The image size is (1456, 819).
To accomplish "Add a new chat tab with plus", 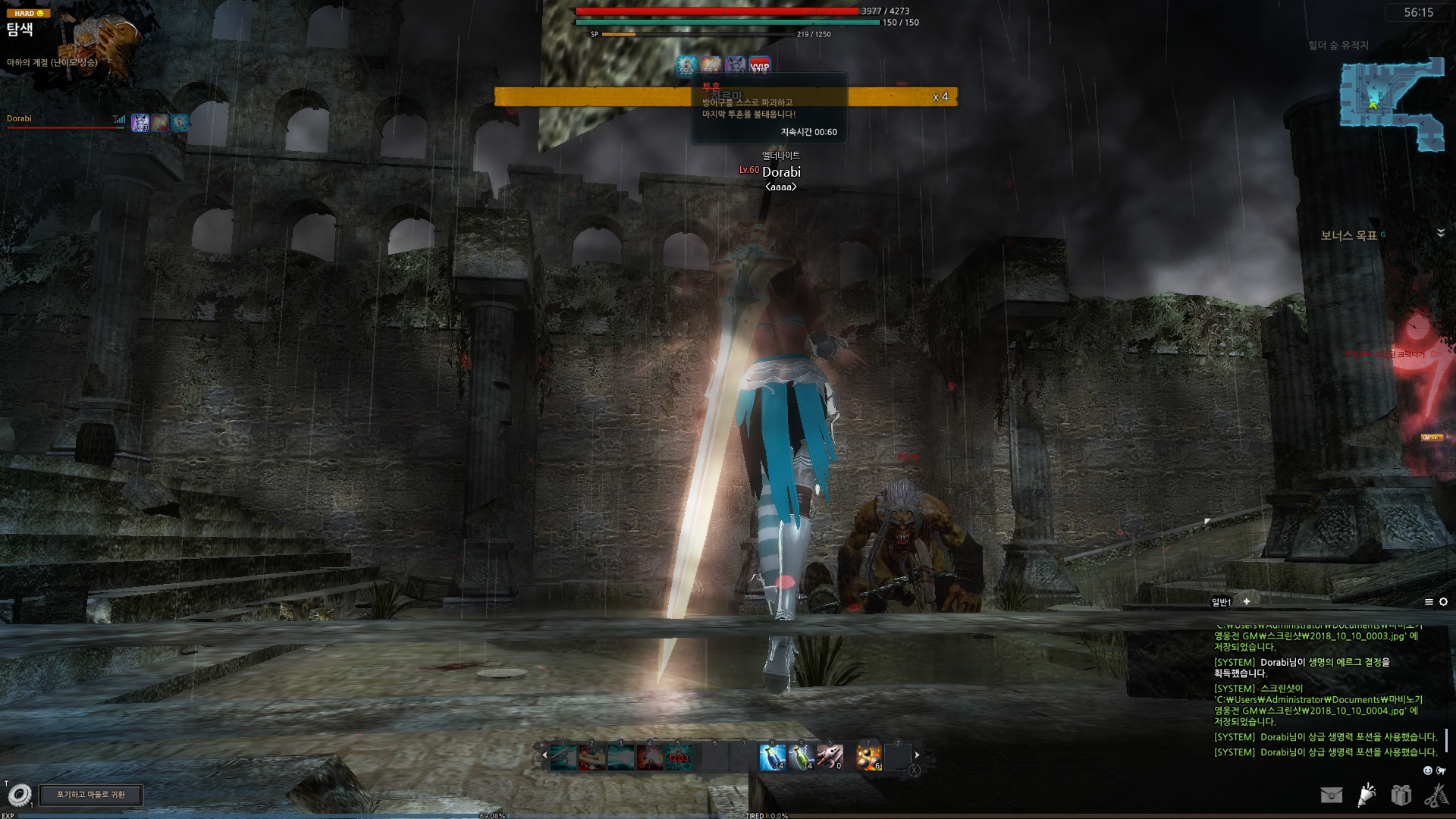I will click(x=1246, y=601).
